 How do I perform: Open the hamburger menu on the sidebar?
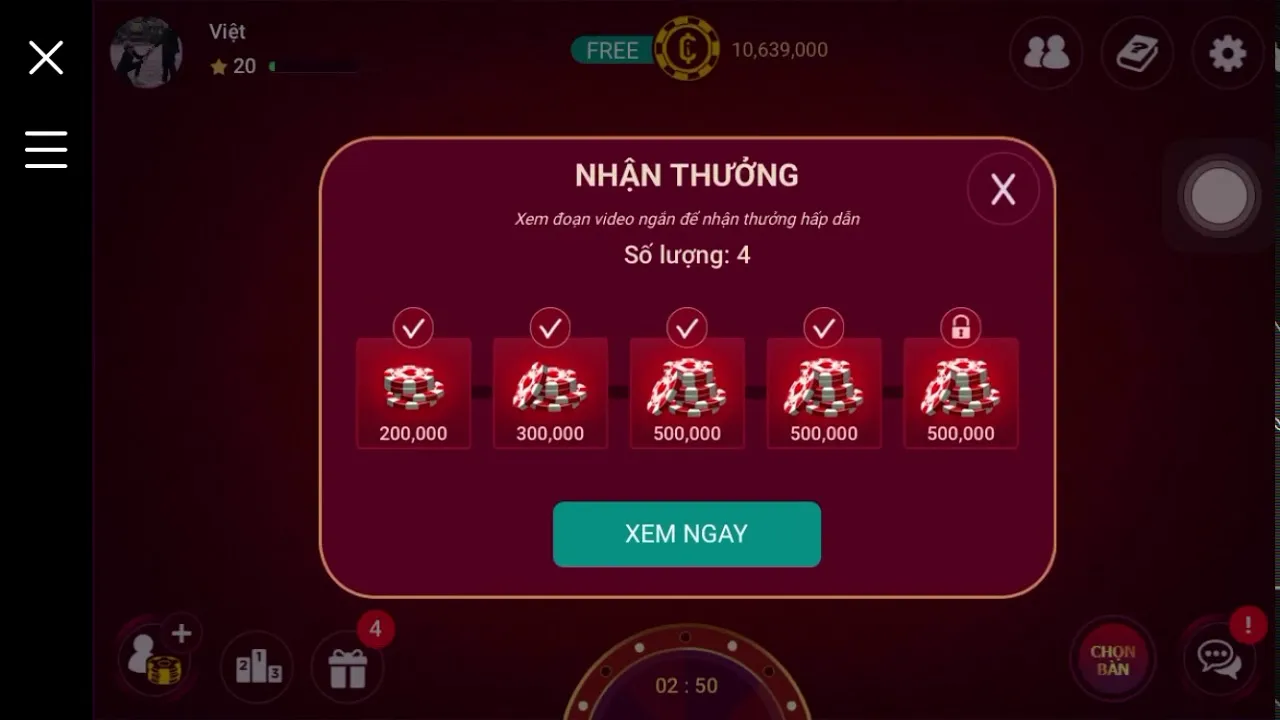click(x=46, y=150)
